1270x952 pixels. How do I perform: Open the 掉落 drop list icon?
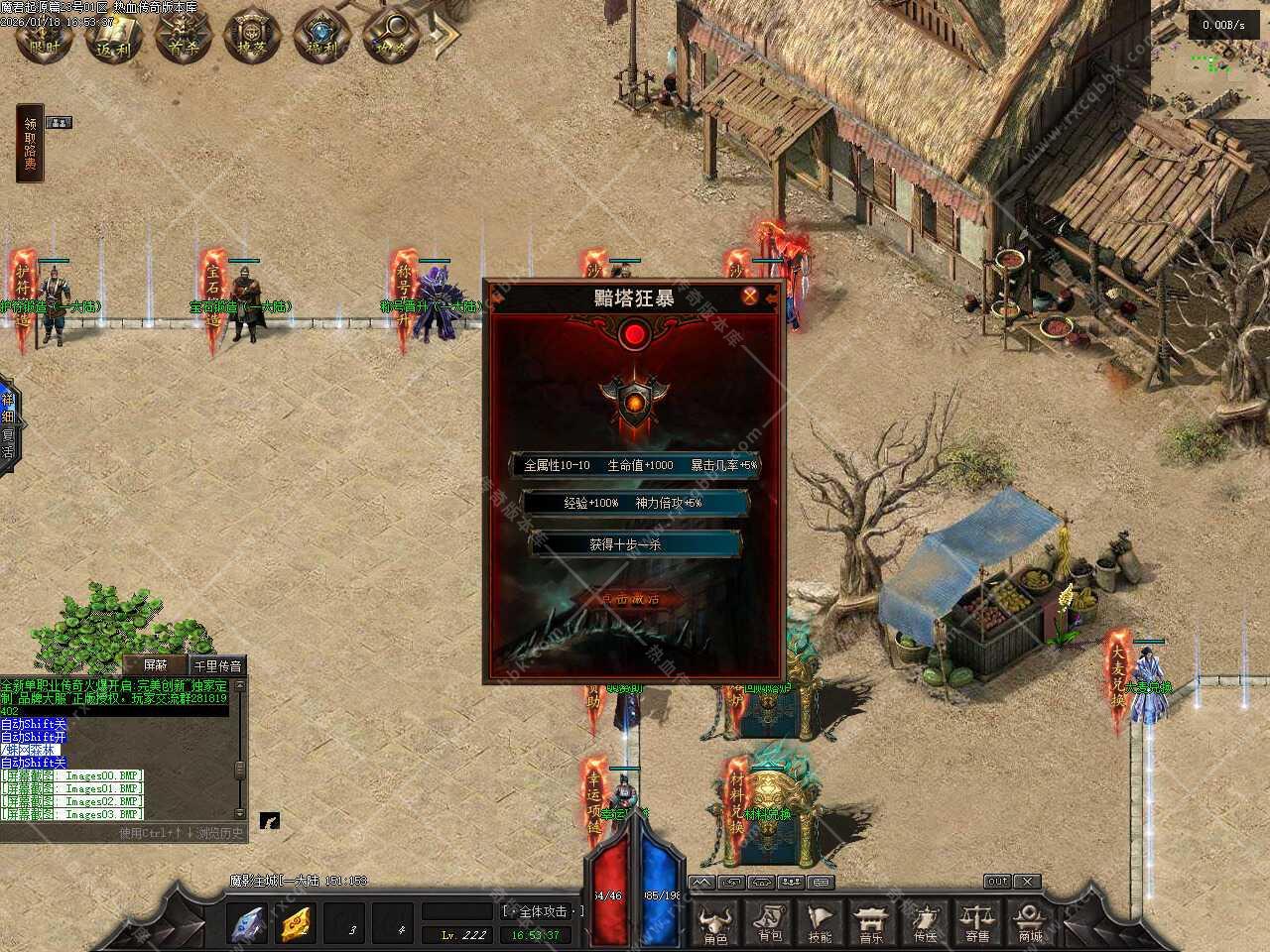pyautogui.click(x=253, y=38)
